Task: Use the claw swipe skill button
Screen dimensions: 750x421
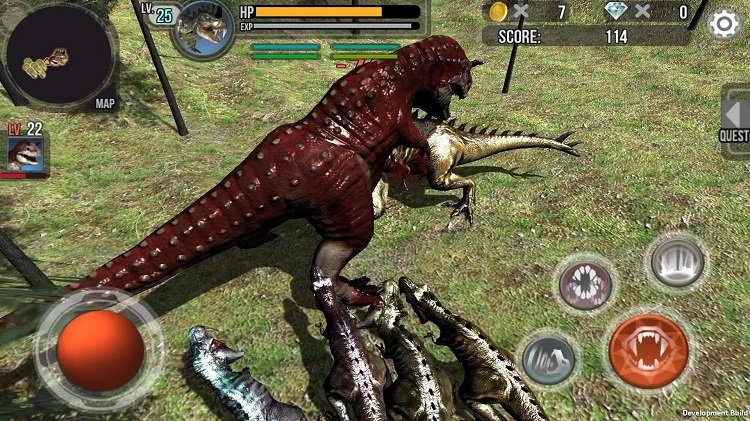Action: pos(677,262)
